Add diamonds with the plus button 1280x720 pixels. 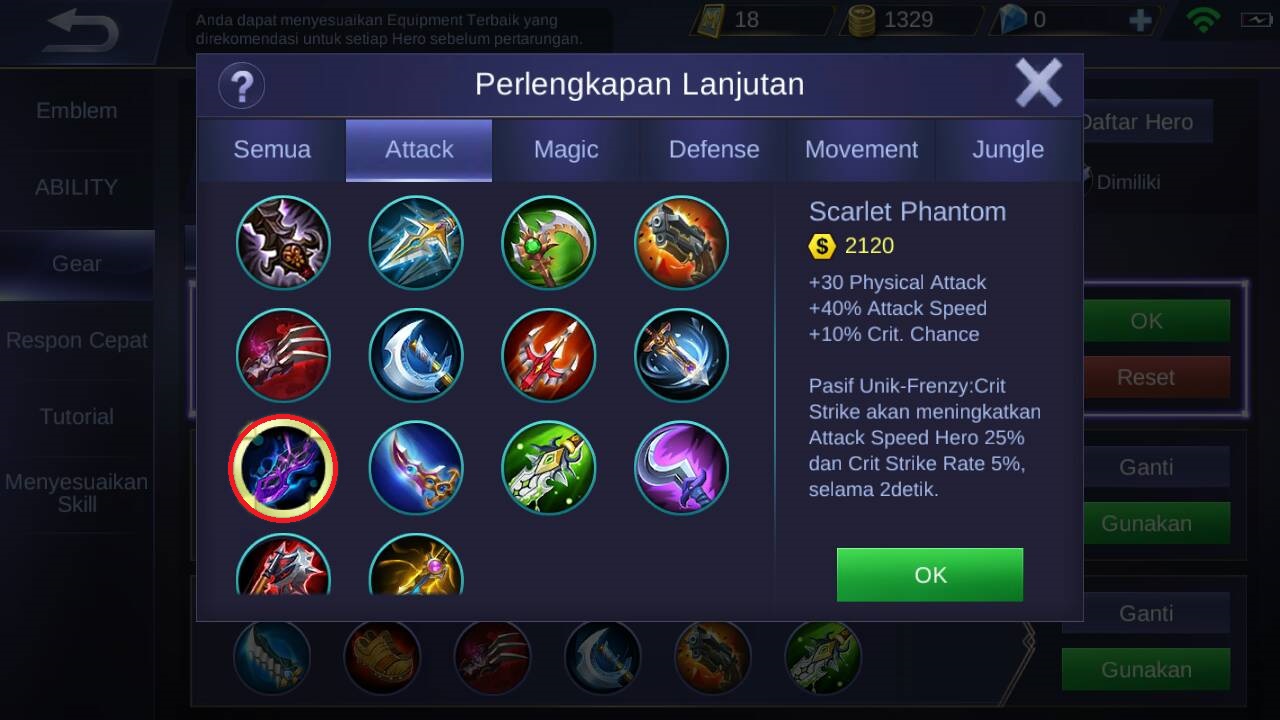click(1139, 20)
